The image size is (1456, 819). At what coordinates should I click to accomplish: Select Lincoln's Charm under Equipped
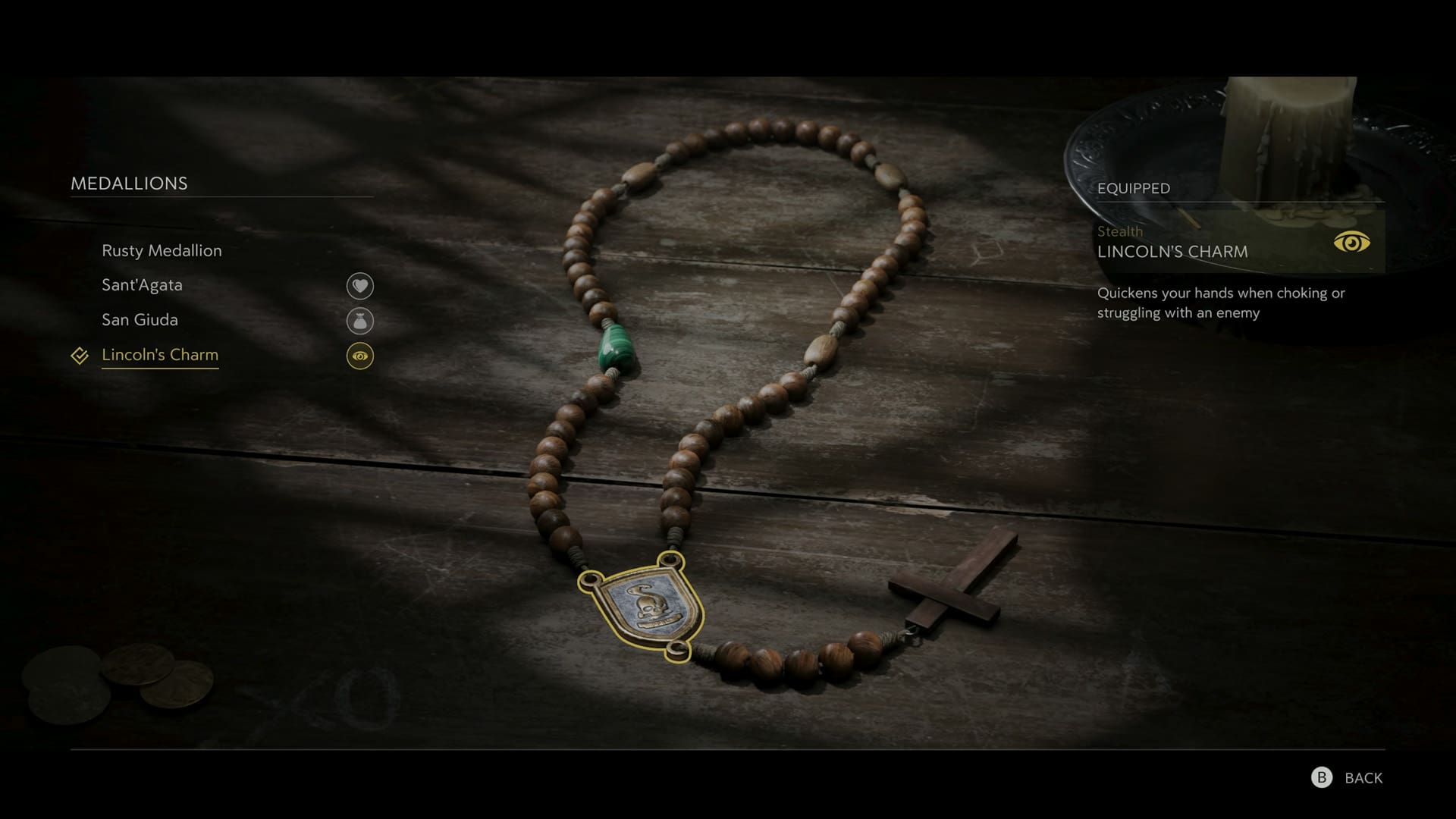[x=1172, y=253]
